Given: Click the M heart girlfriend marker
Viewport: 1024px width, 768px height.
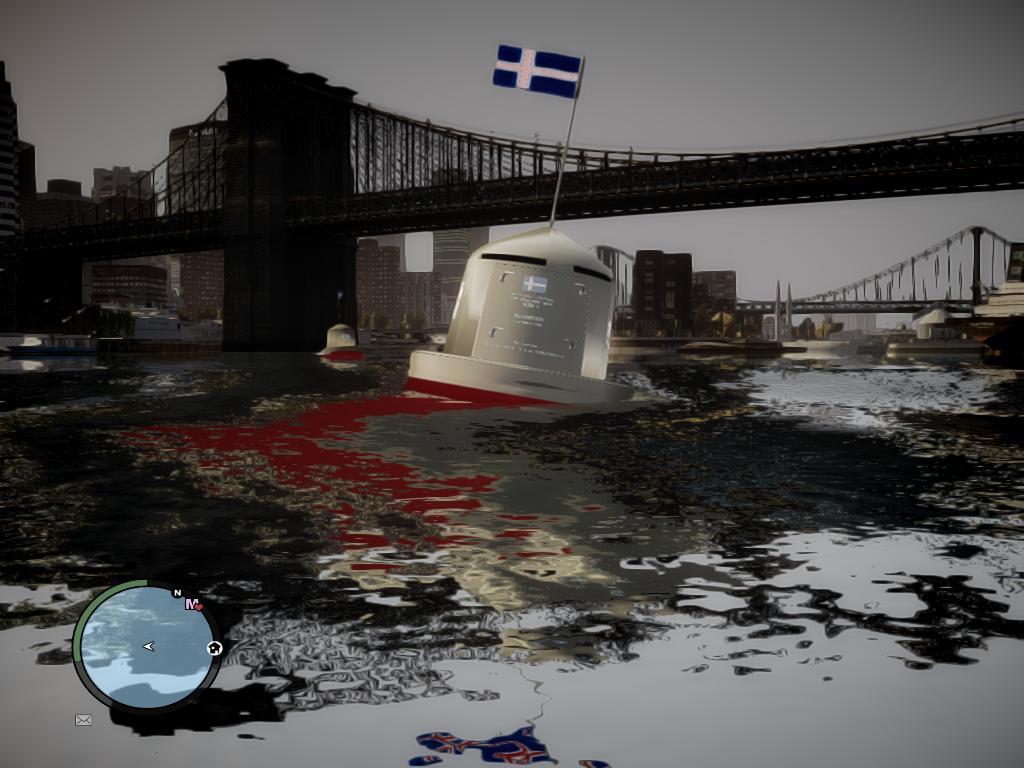Looking at the screenshot, I should [x=193, y=604].
